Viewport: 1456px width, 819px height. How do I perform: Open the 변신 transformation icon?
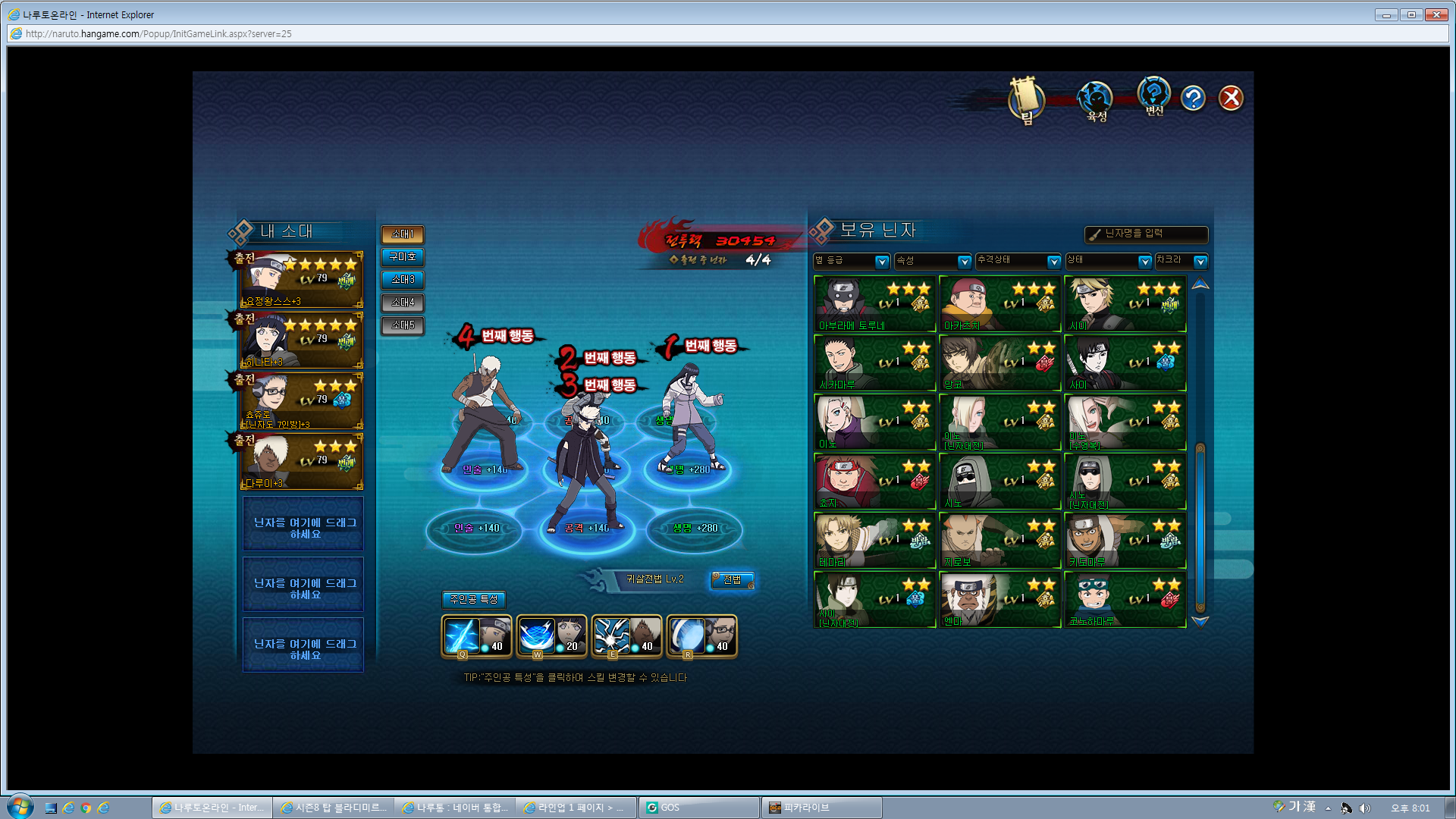click(1154, 96)
